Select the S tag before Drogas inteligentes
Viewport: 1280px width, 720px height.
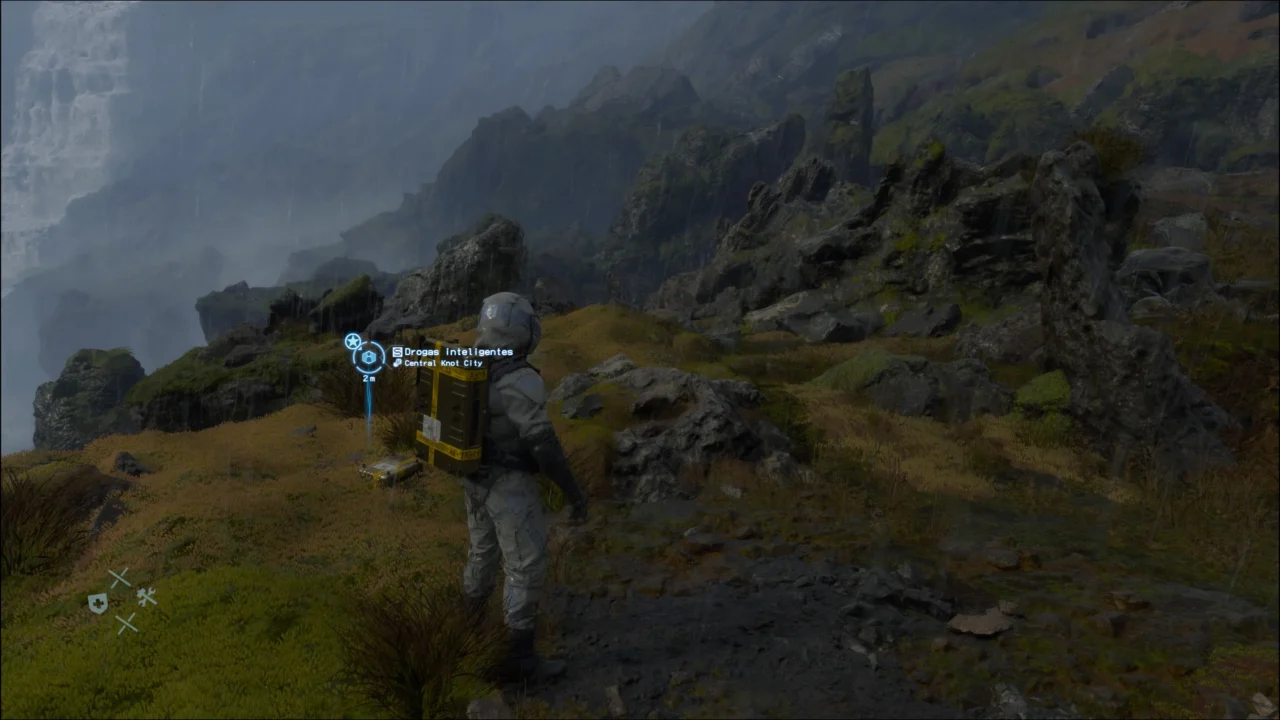pyautogui.click(x=397, y=352)
